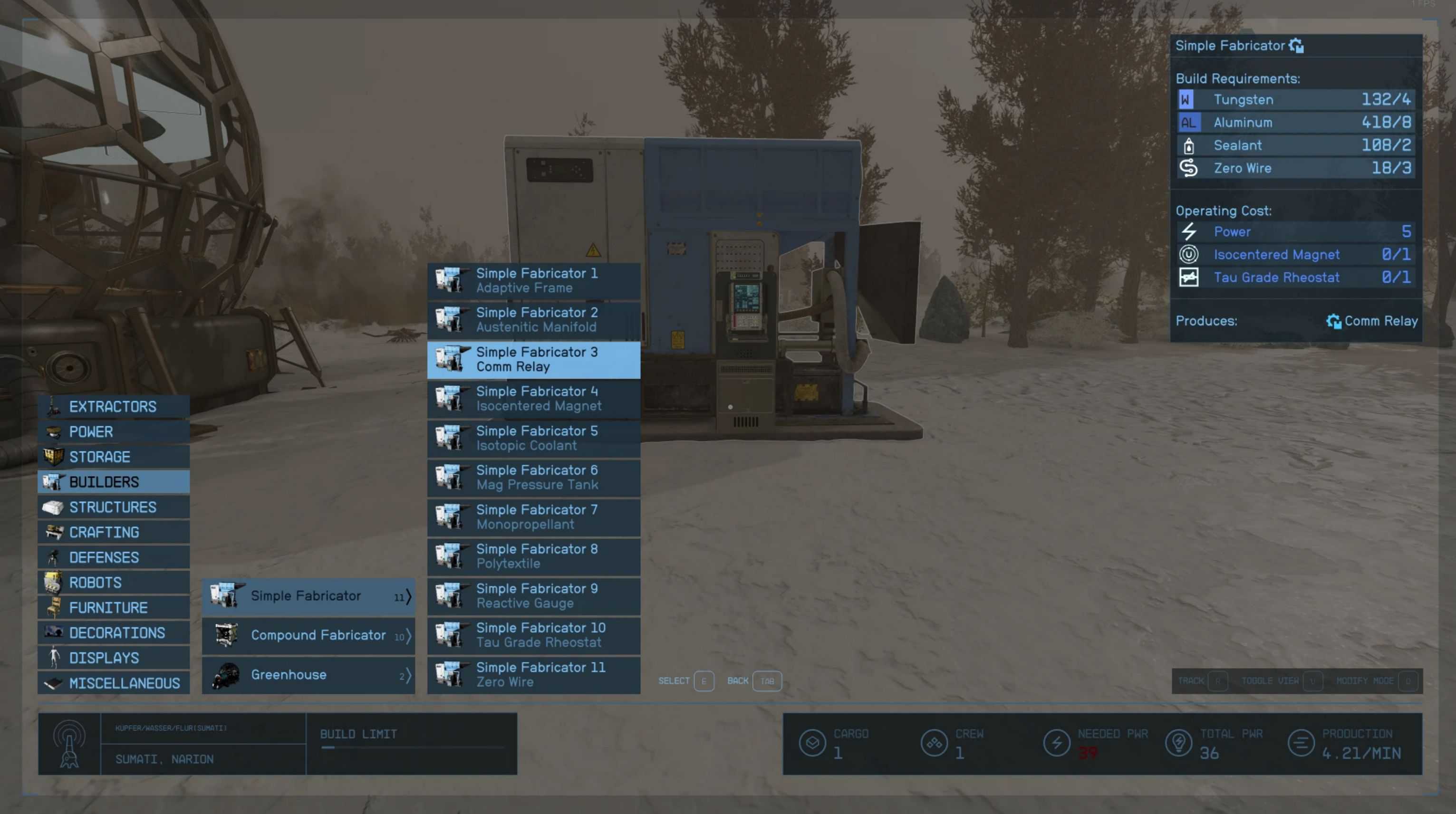Switch to the Power category
Screen dimensions: 1456x814
(x=113, y=431)
